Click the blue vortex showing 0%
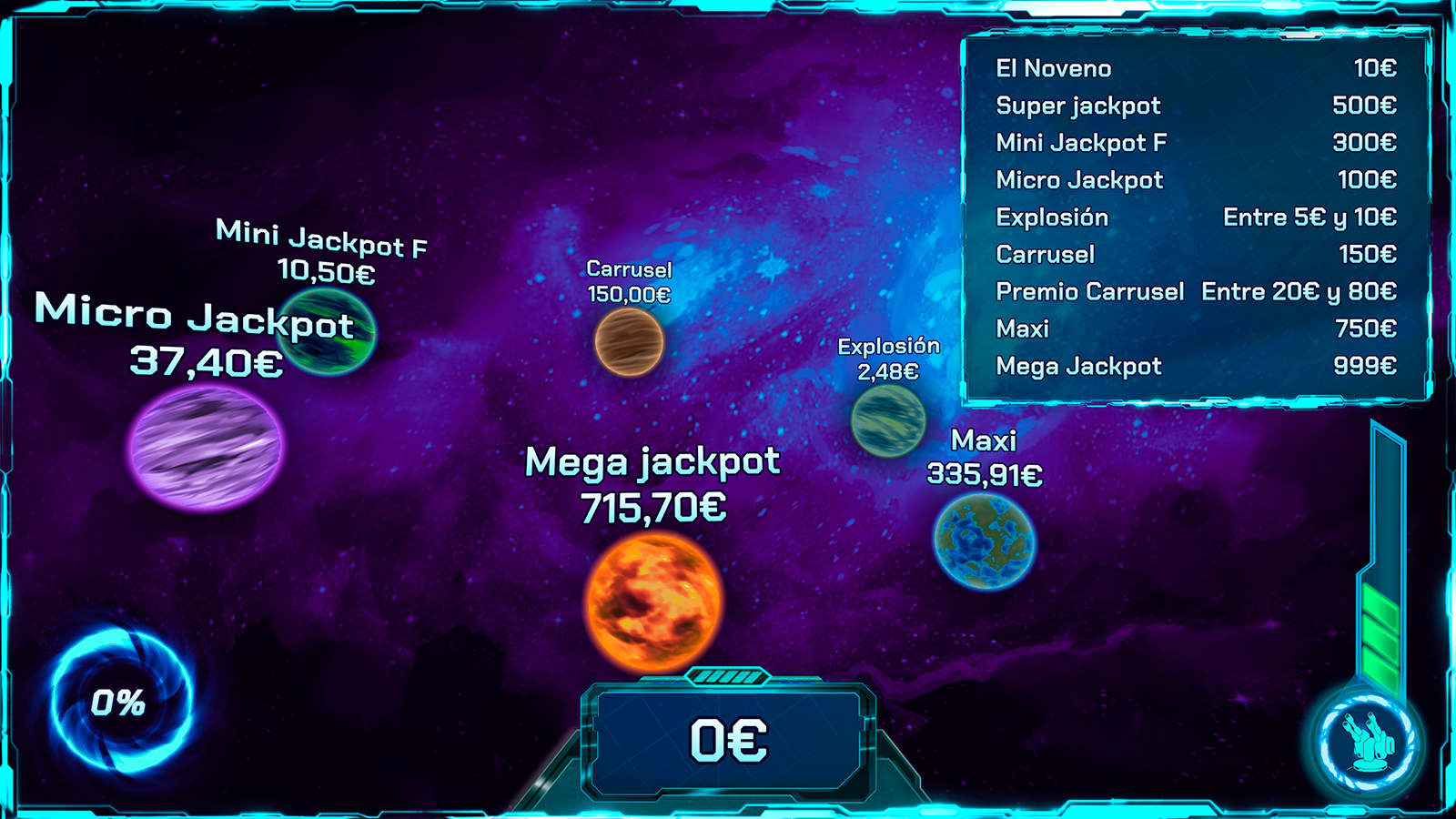The image size is (1456, 819). (x=118, y=701)
